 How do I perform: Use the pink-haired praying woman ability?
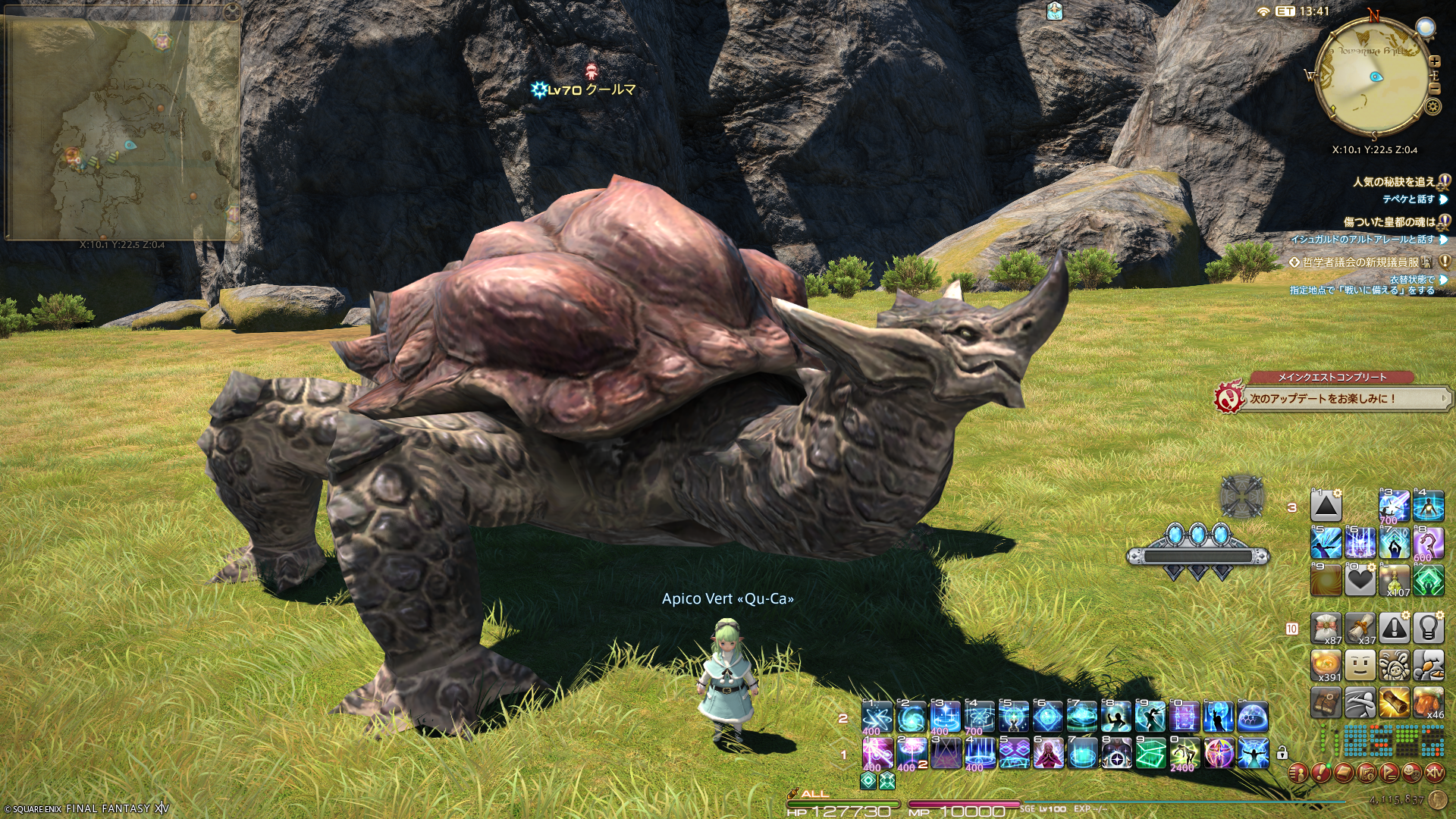point(1047,754)
